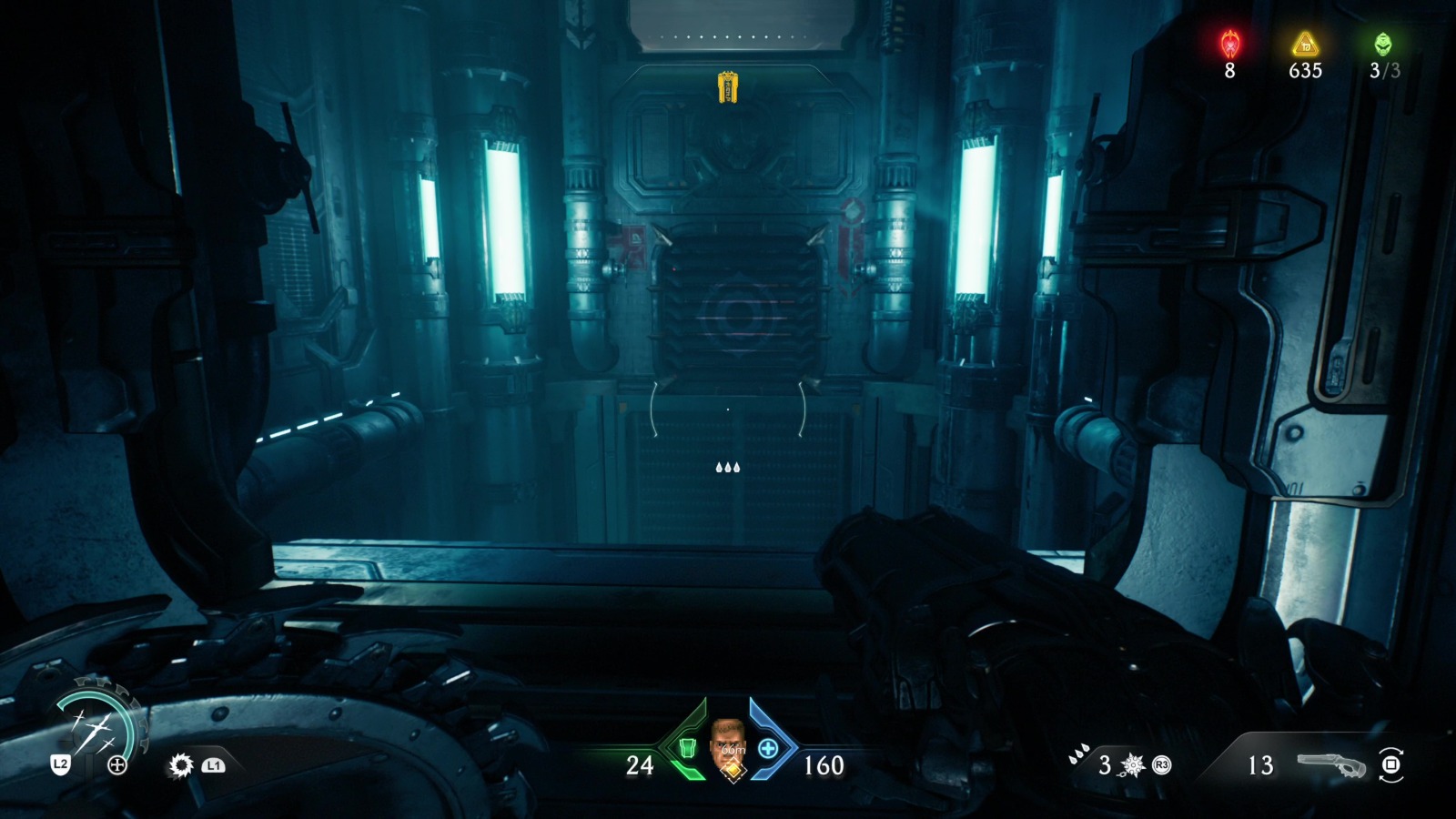
Task: Select the sawblade chainsaw icon near L1
Action: click(180, 764)
